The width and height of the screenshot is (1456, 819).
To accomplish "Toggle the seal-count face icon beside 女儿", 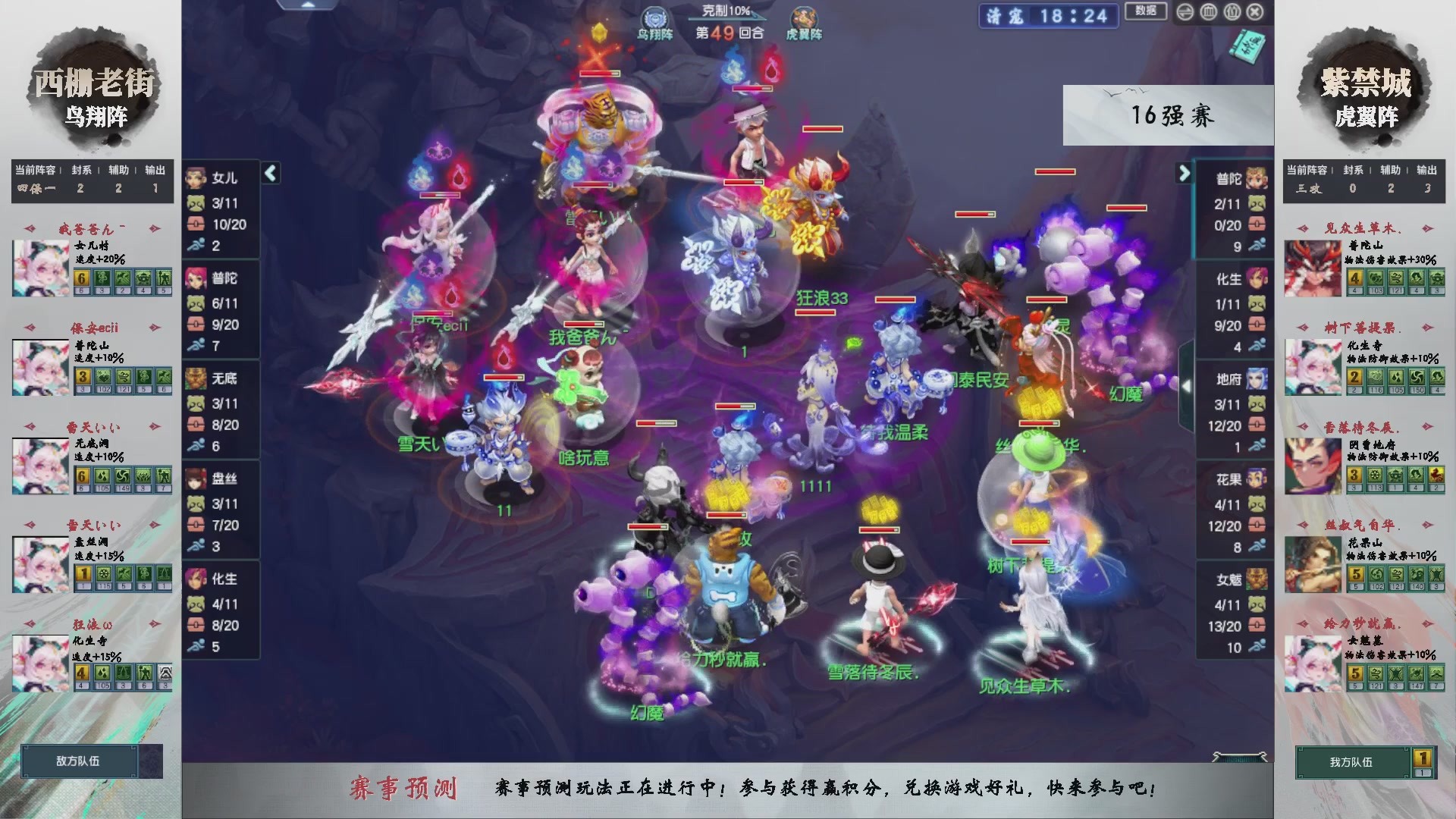I will point(196,202).
